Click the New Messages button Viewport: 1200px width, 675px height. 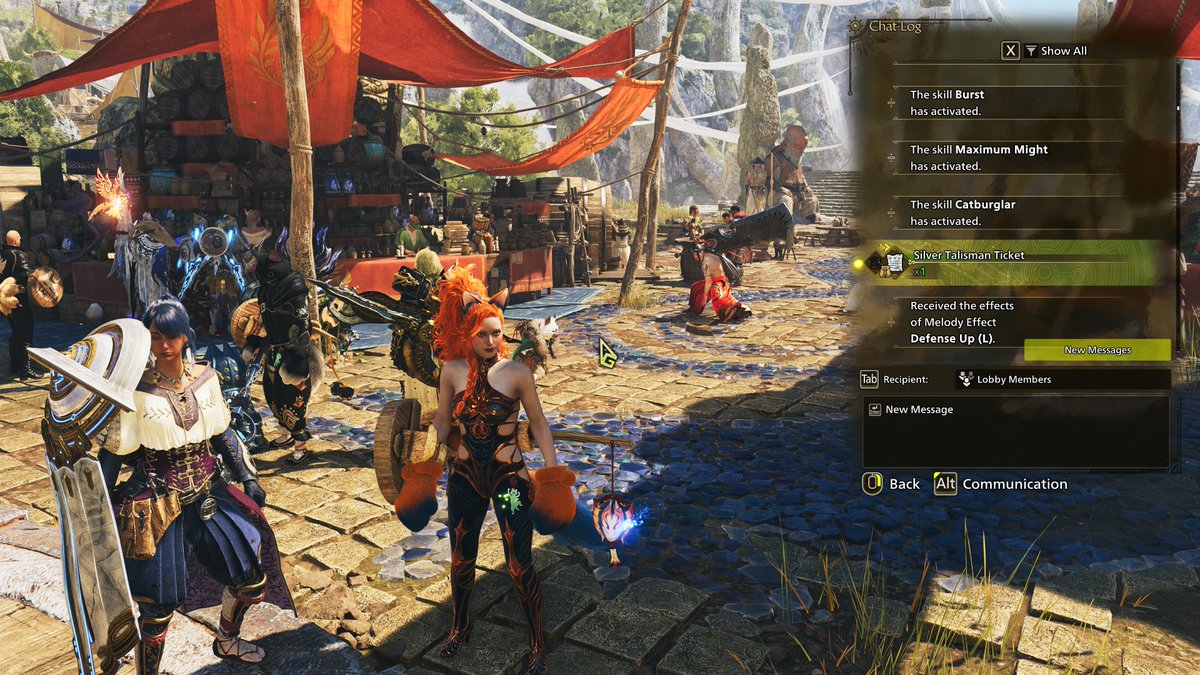click(x=1097, y=350)
